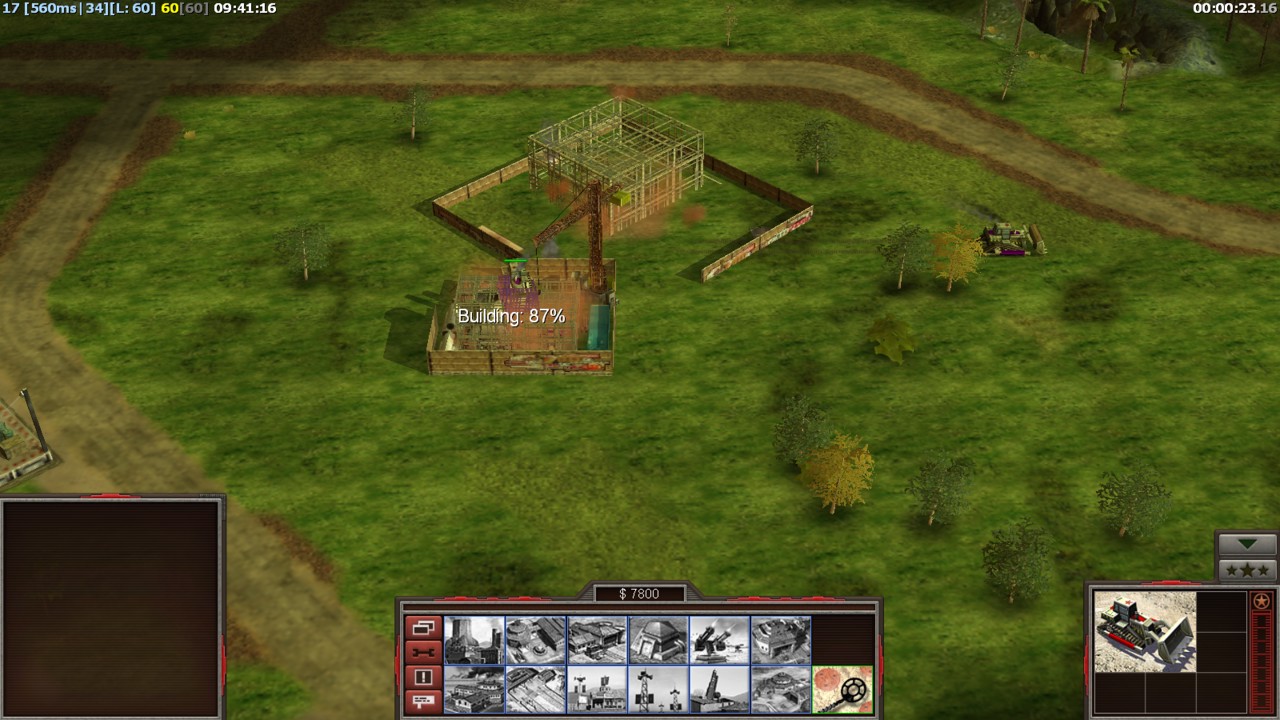The height and width of the screenshot is (720, 1280).
Task: Activate the mine detector clear-mines command
Action: coord(842,689)
